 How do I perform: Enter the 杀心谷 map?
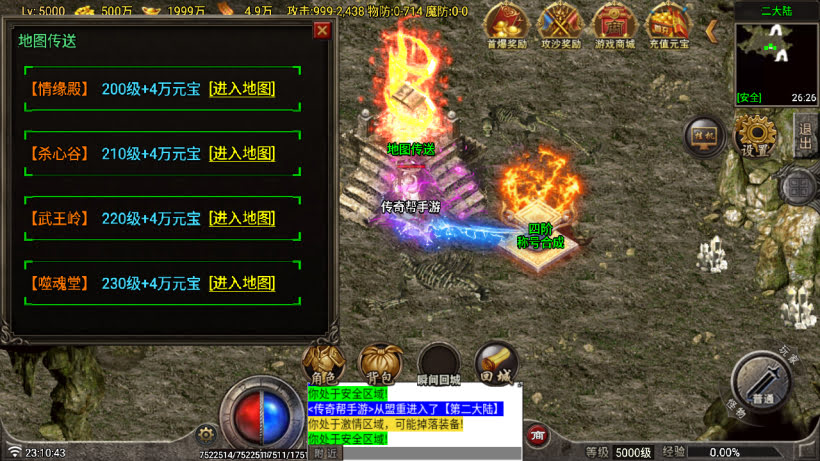click(x=241, y=154)
